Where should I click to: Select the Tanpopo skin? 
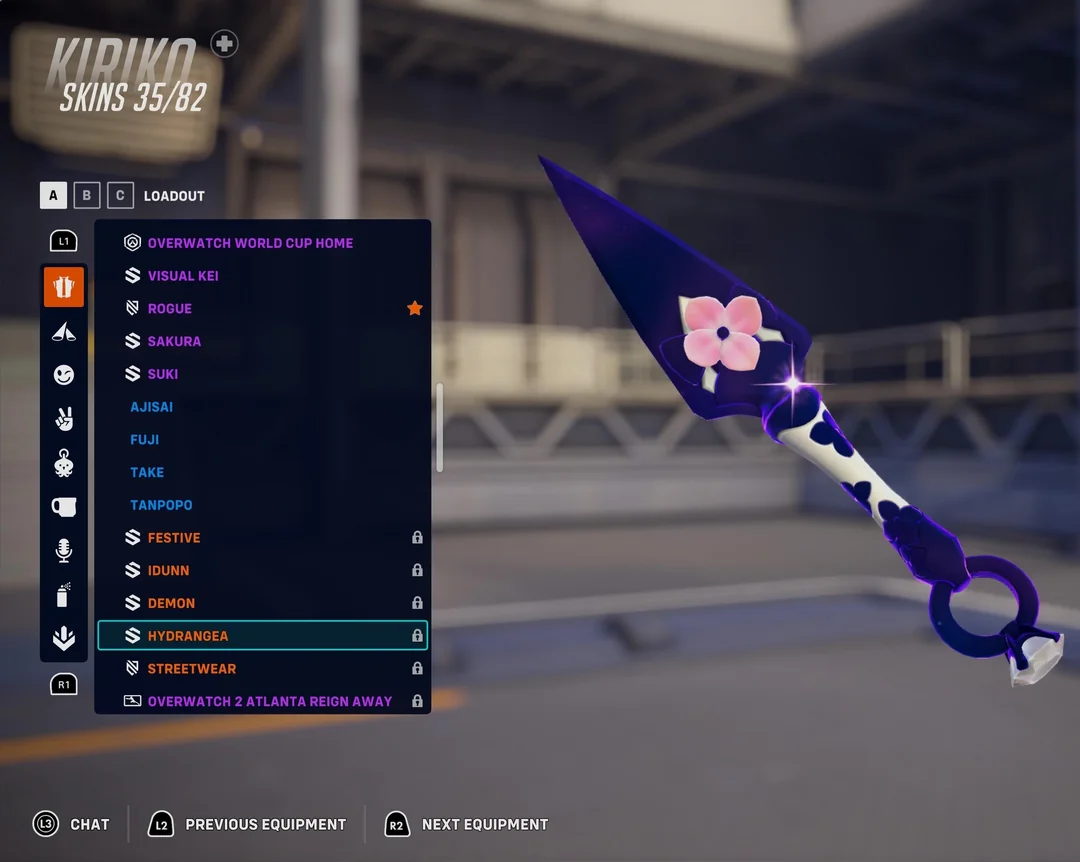[x=161, y=505]
